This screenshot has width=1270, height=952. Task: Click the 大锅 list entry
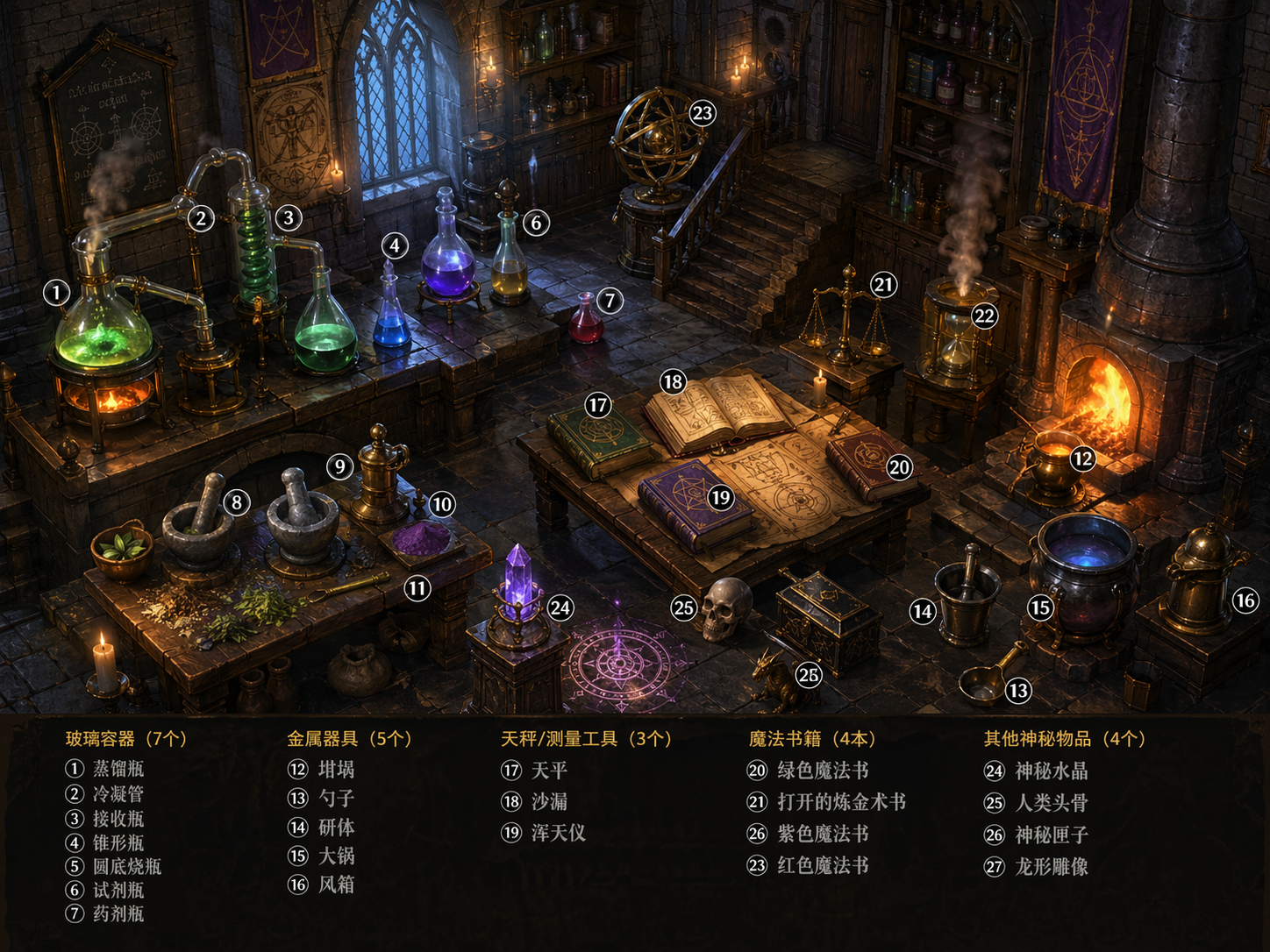click(x=336, y=856)
